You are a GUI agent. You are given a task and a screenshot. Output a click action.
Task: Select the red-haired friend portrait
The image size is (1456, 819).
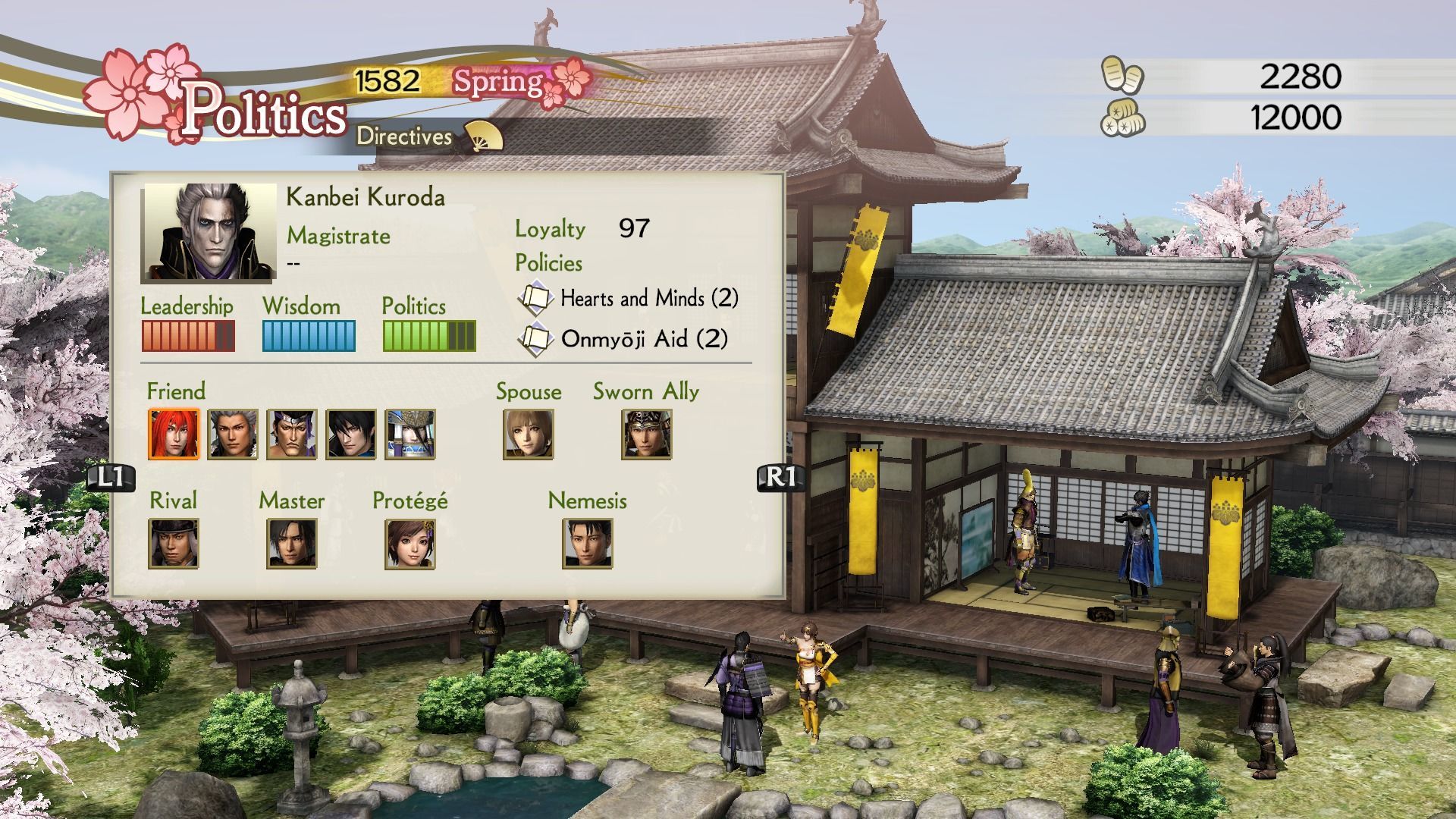click(174, 434)
